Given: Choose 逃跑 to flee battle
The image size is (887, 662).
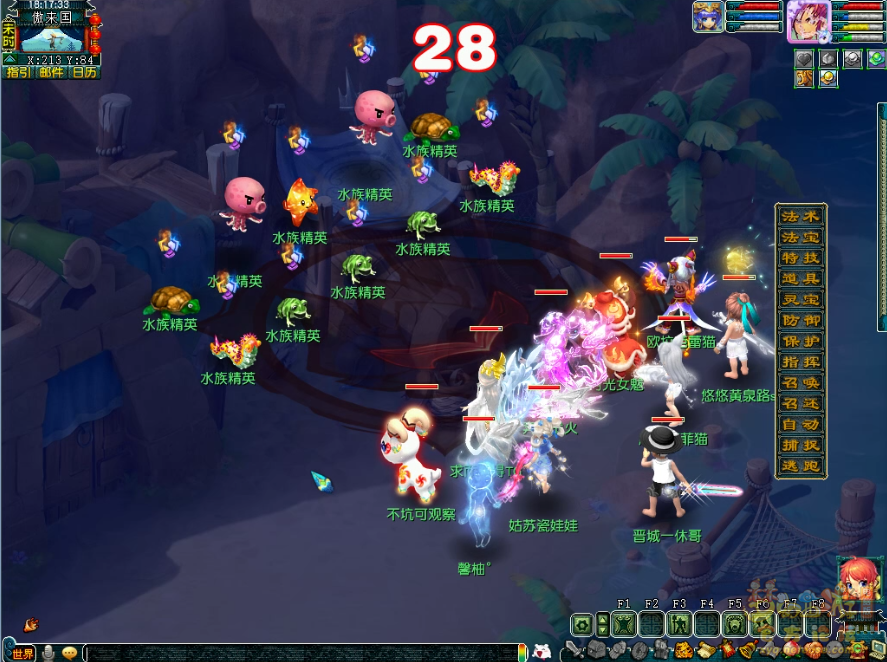Looking at the screenshot, I should 801,466.
